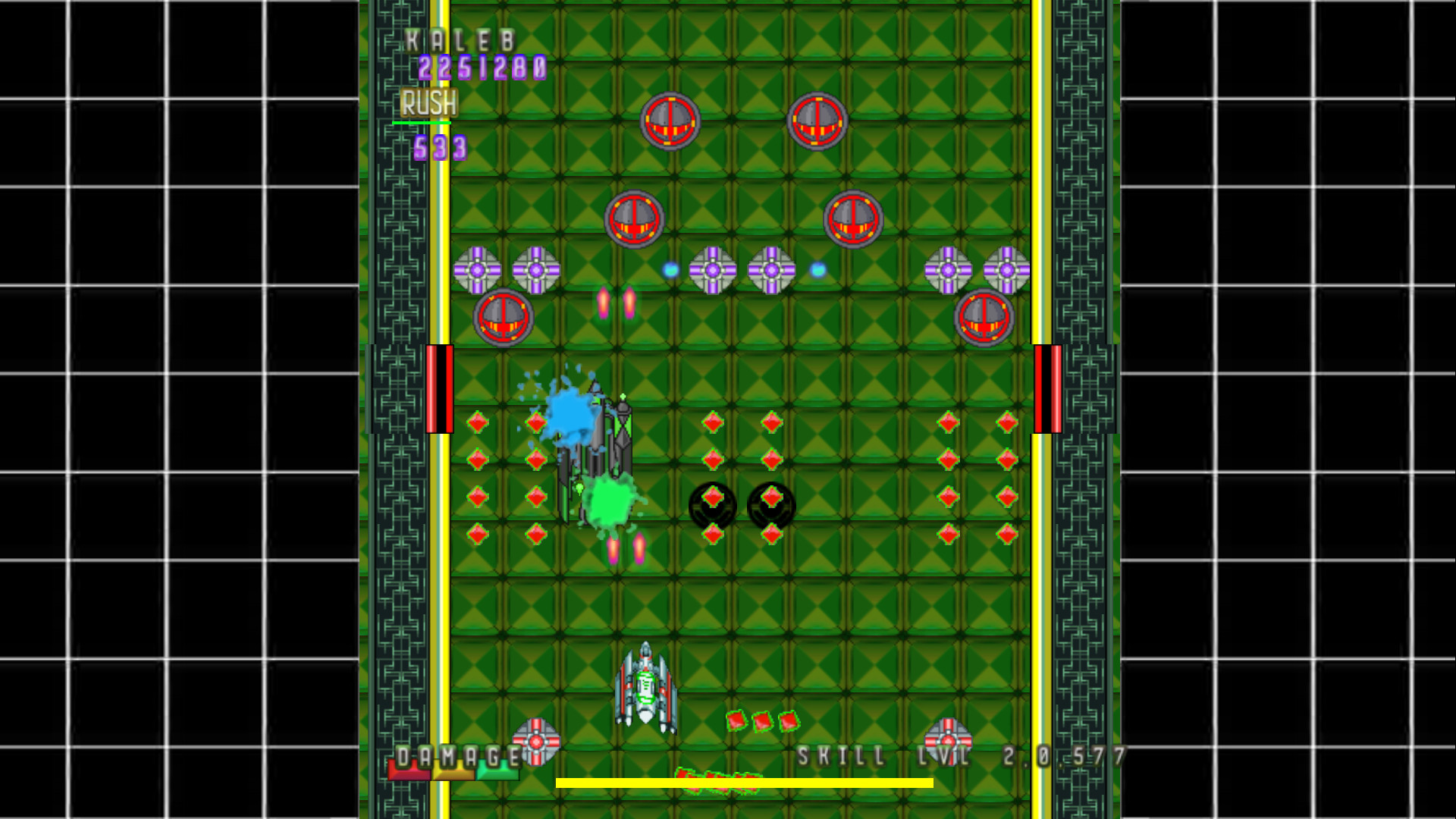
Task: Click the left red barrier stripe marker
Action: (x=440, y=388)
